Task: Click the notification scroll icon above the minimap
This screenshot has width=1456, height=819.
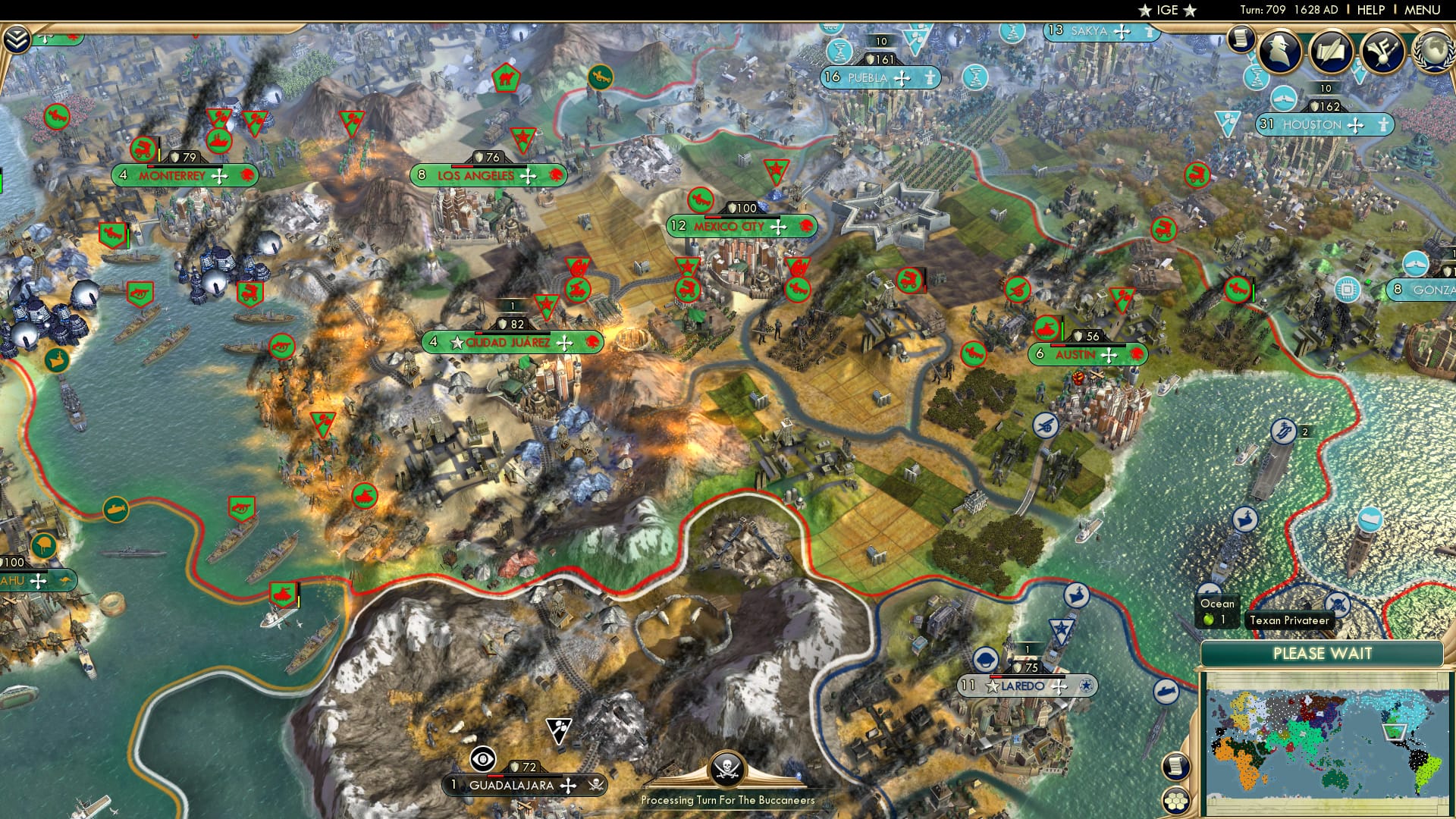Action: 1175,766
